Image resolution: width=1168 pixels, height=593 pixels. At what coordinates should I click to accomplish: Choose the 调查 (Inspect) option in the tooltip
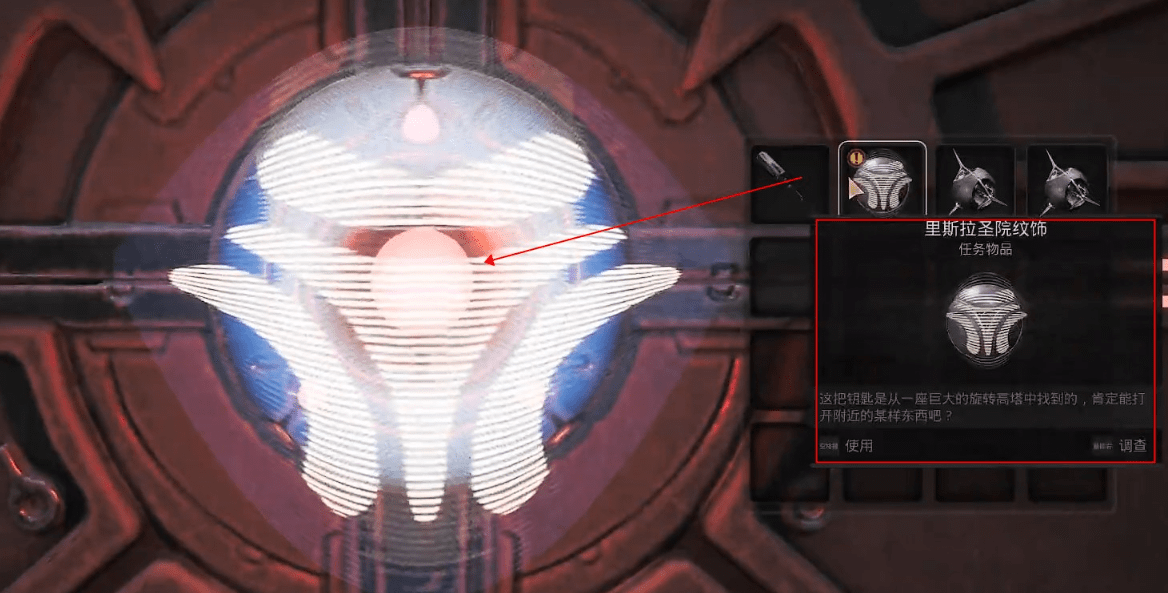click(1132, 446)
